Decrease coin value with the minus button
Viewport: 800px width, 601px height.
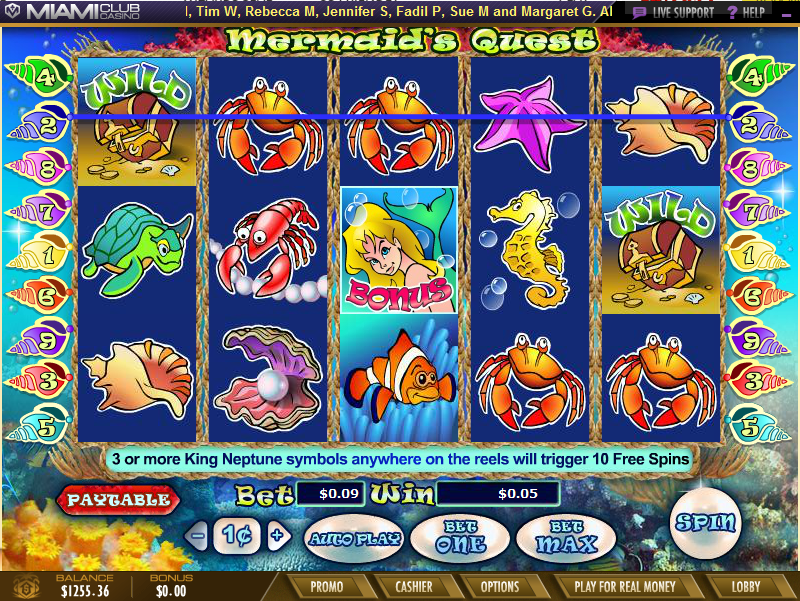tap(198, 535)
